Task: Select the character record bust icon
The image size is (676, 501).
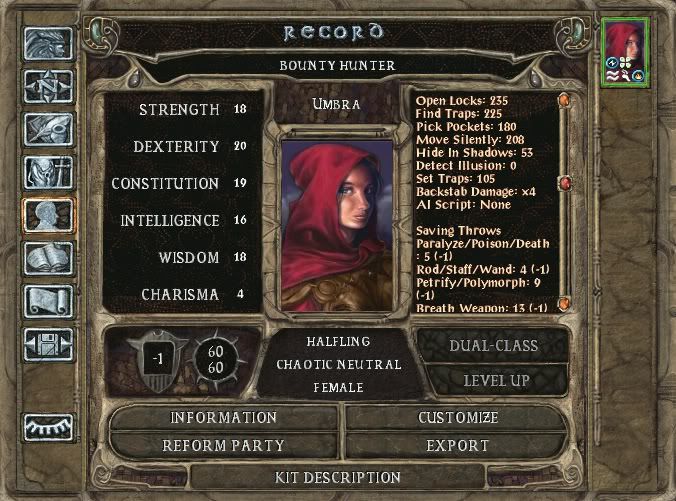Action: click(47, 216)
